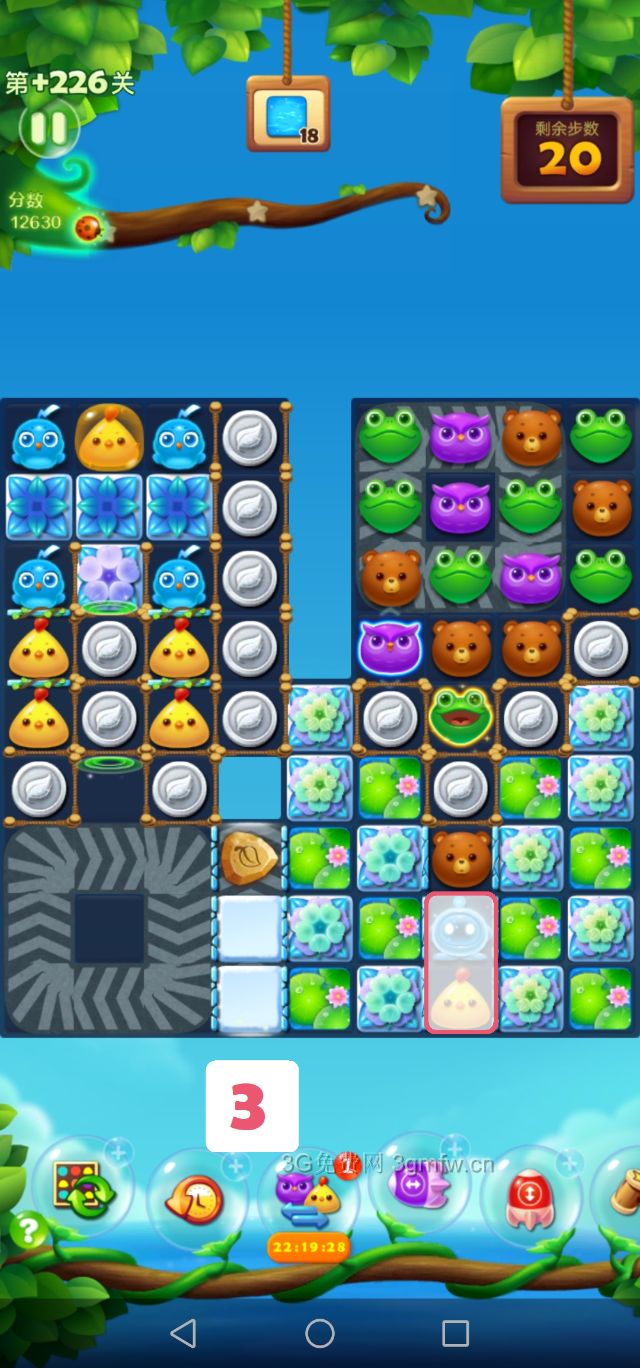Select the horizontal-arrow fish booster
Image resolution: width=640 pixels, height=1368 pixels.
[x=418, y=1186]
